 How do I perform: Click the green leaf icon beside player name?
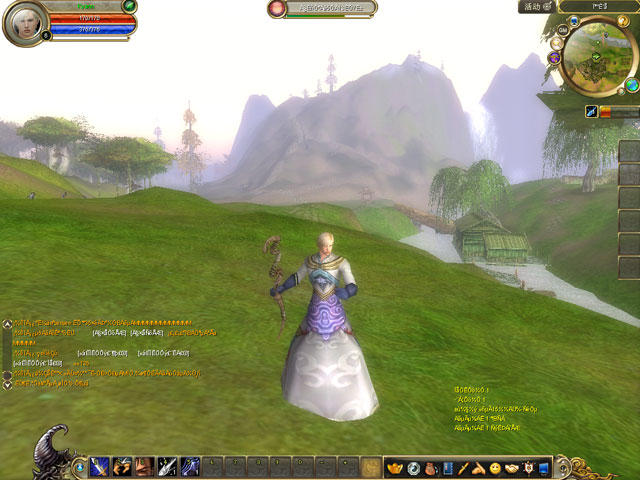(x=130, y=7)
